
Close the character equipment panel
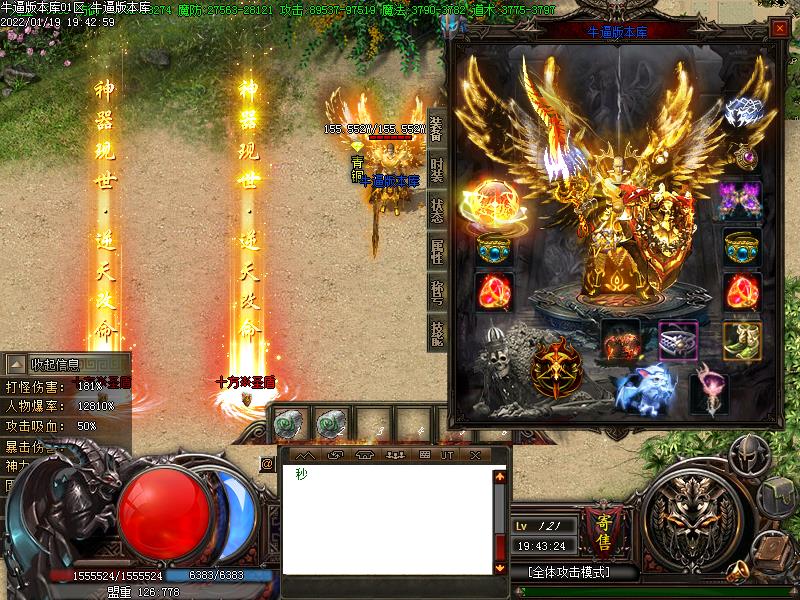[x=779, y=29]
